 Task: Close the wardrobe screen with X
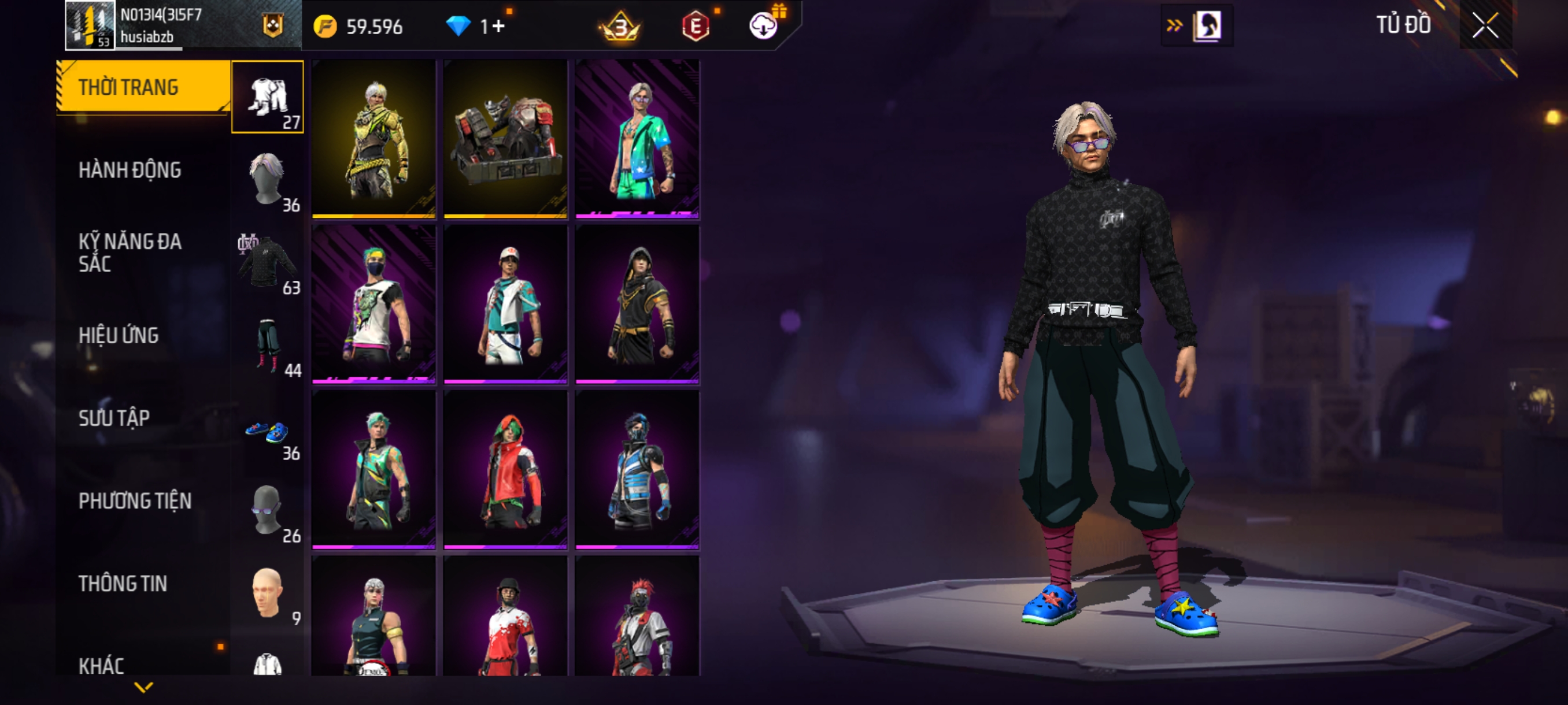[1485, 25]
